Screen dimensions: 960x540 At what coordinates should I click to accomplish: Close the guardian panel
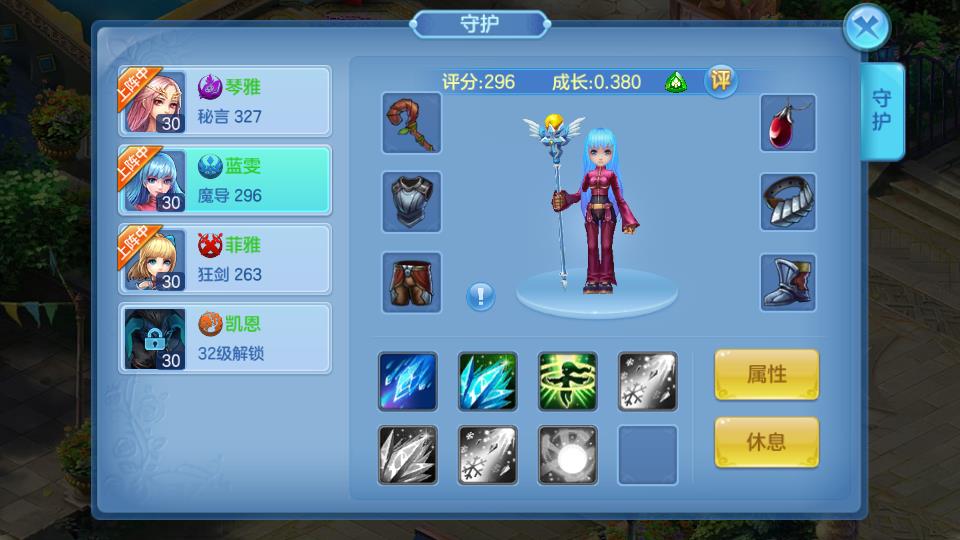tap(866, 29)
